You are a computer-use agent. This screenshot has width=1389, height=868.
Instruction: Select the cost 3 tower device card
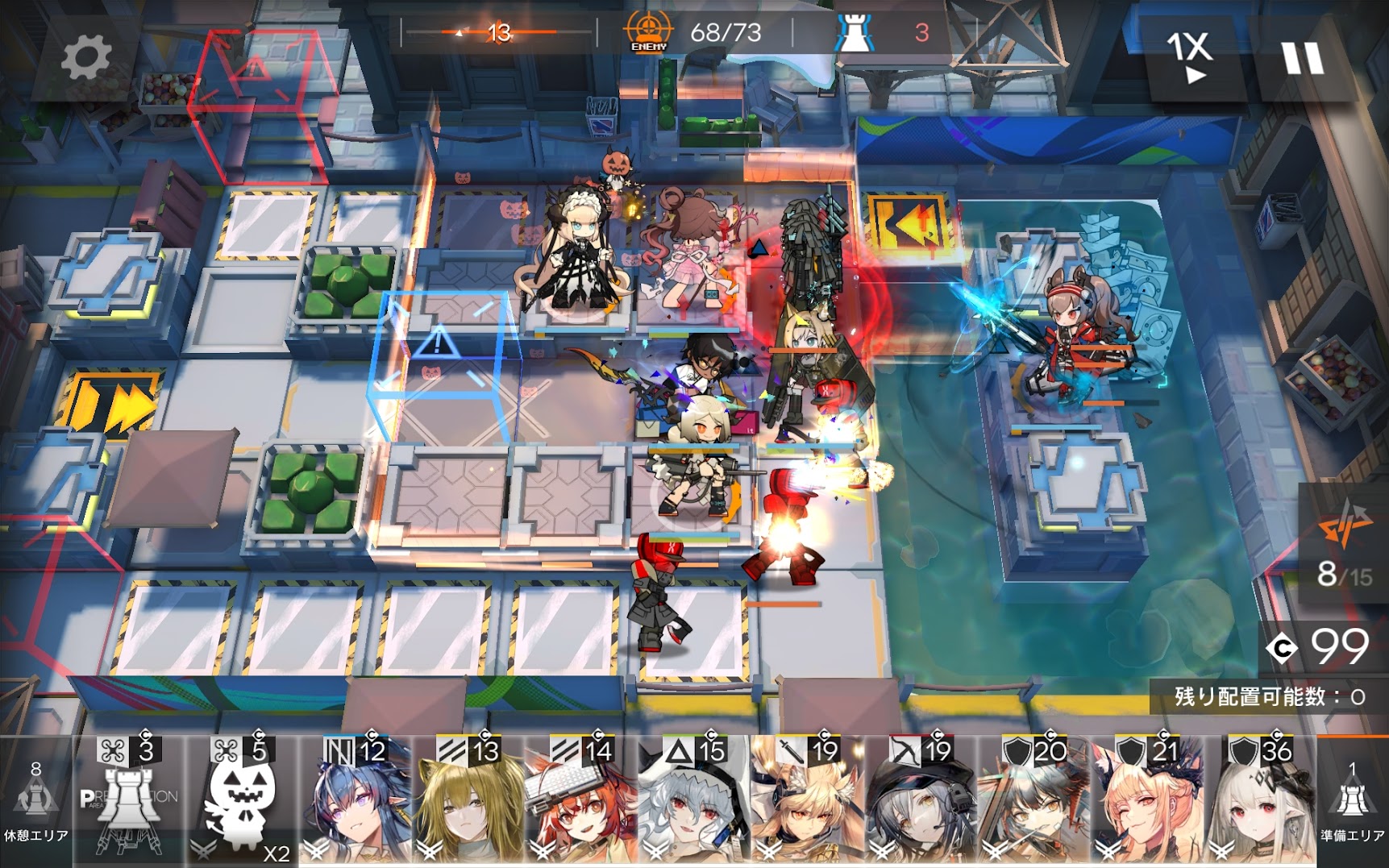(x=129, y=799)
